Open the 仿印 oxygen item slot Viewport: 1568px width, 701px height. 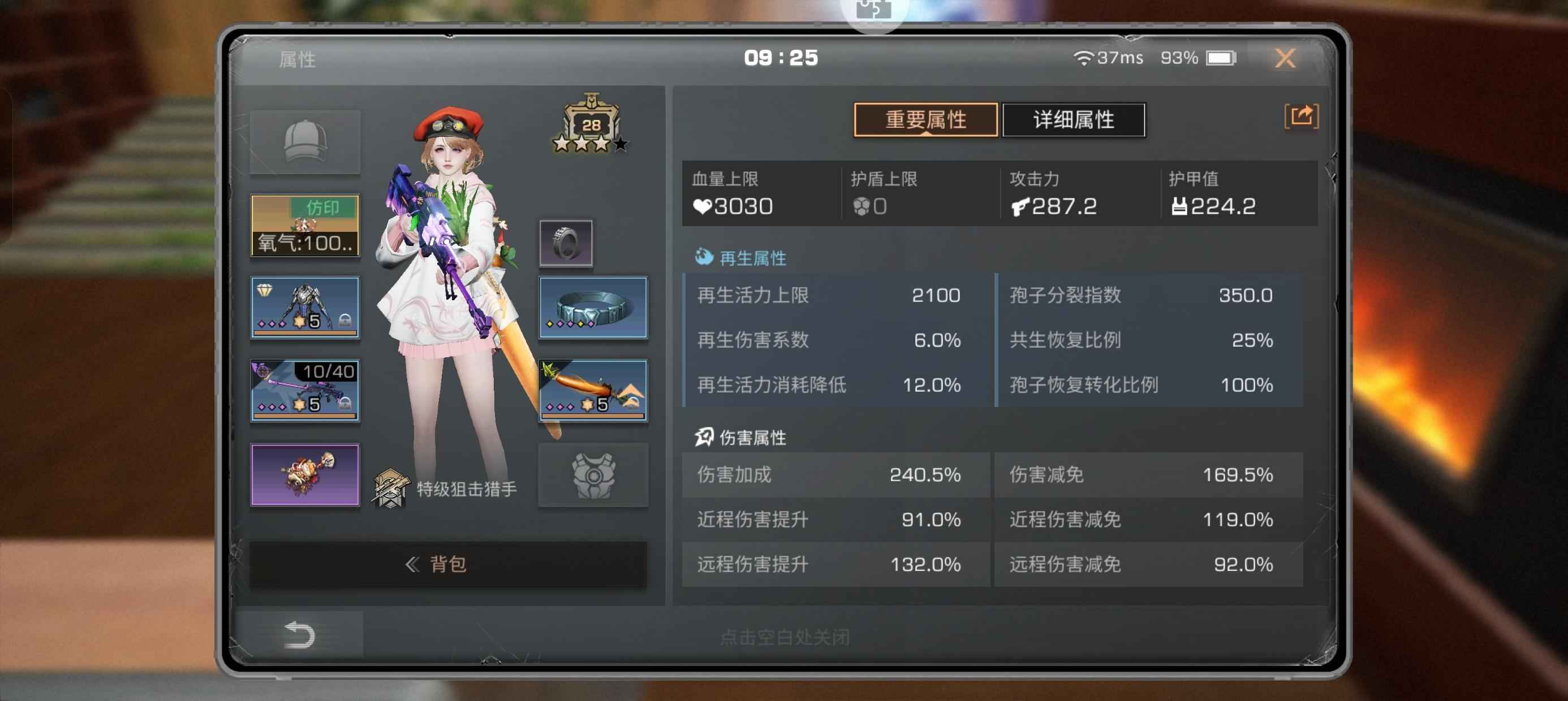(305, 225)
